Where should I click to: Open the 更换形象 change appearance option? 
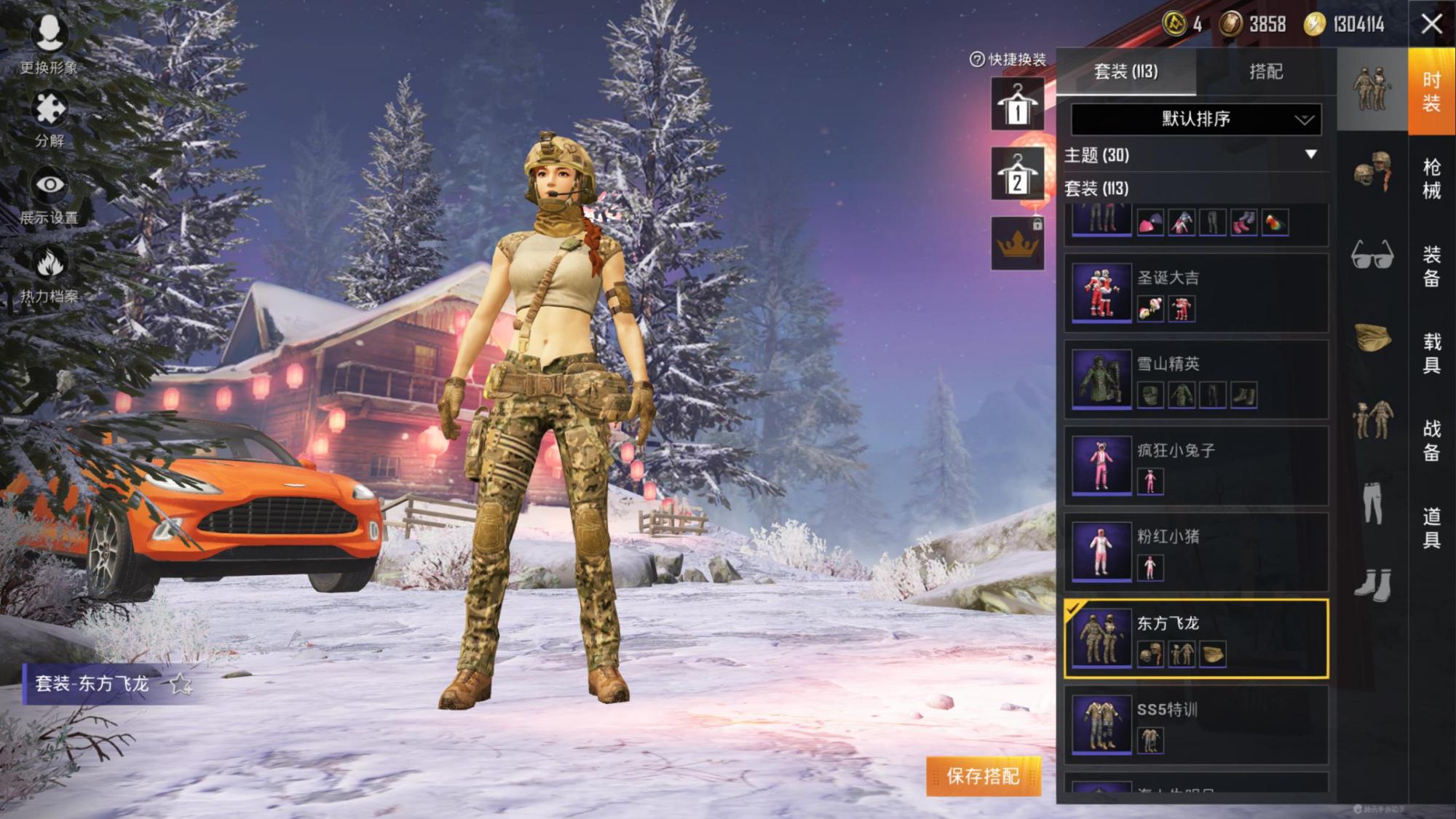coord(49,44)
